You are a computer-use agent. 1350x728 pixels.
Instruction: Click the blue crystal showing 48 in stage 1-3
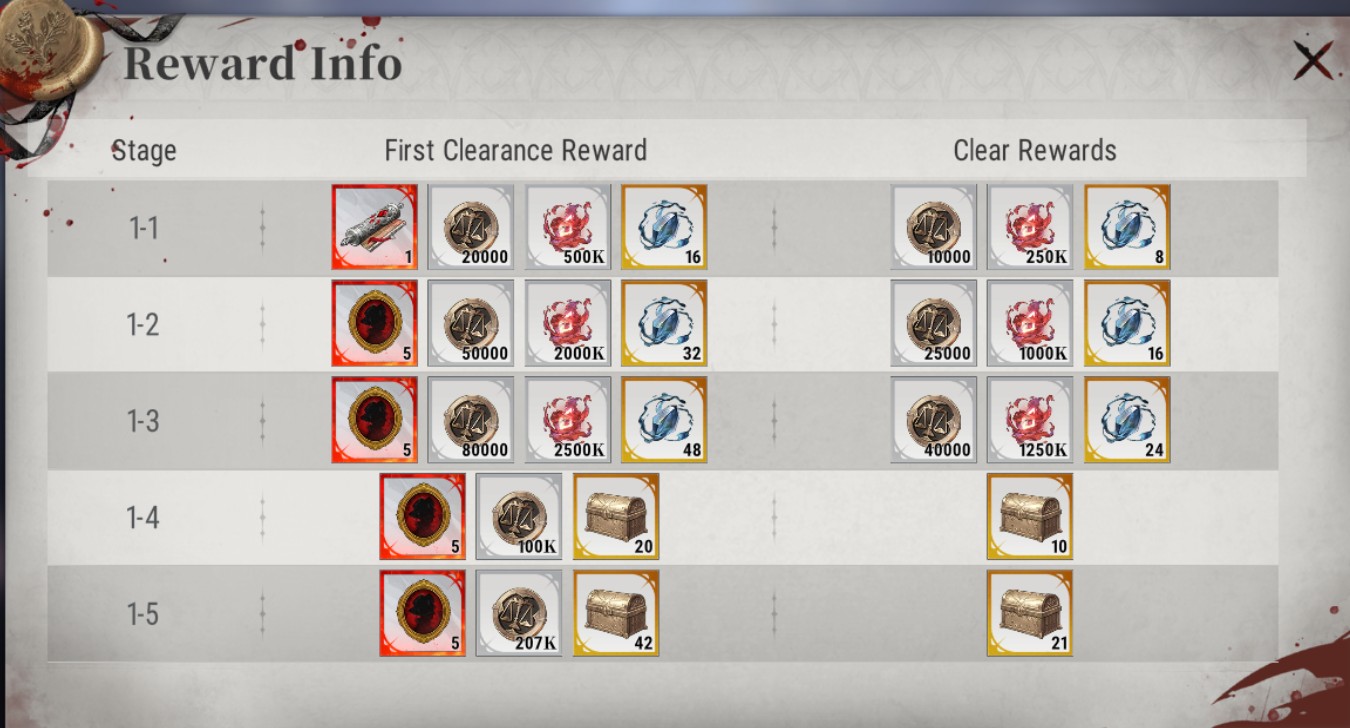663,420
